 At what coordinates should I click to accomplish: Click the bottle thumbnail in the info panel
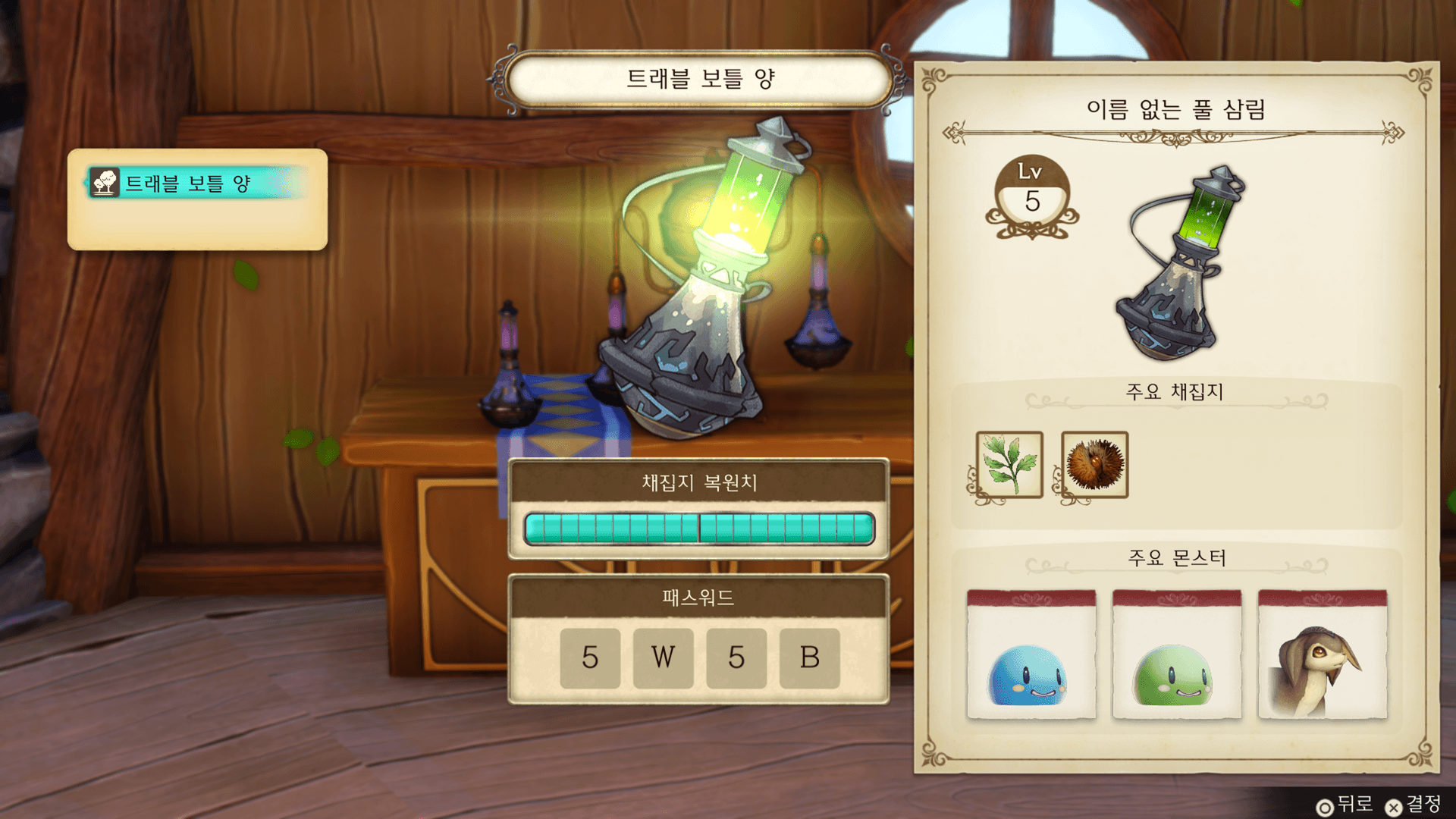[x=1178, y=263]
